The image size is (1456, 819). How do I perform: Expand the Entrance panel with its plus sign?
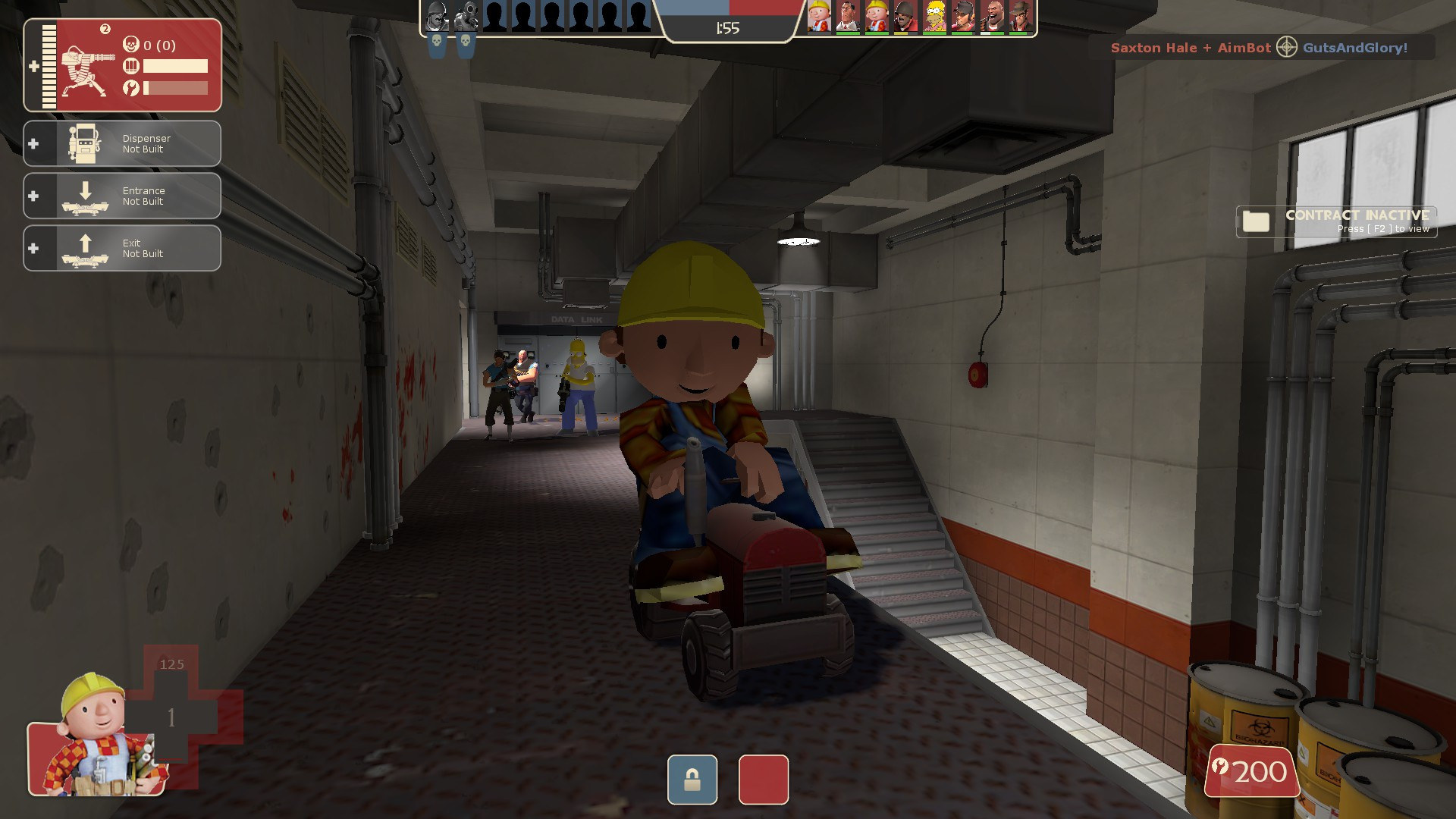(33, 196)
